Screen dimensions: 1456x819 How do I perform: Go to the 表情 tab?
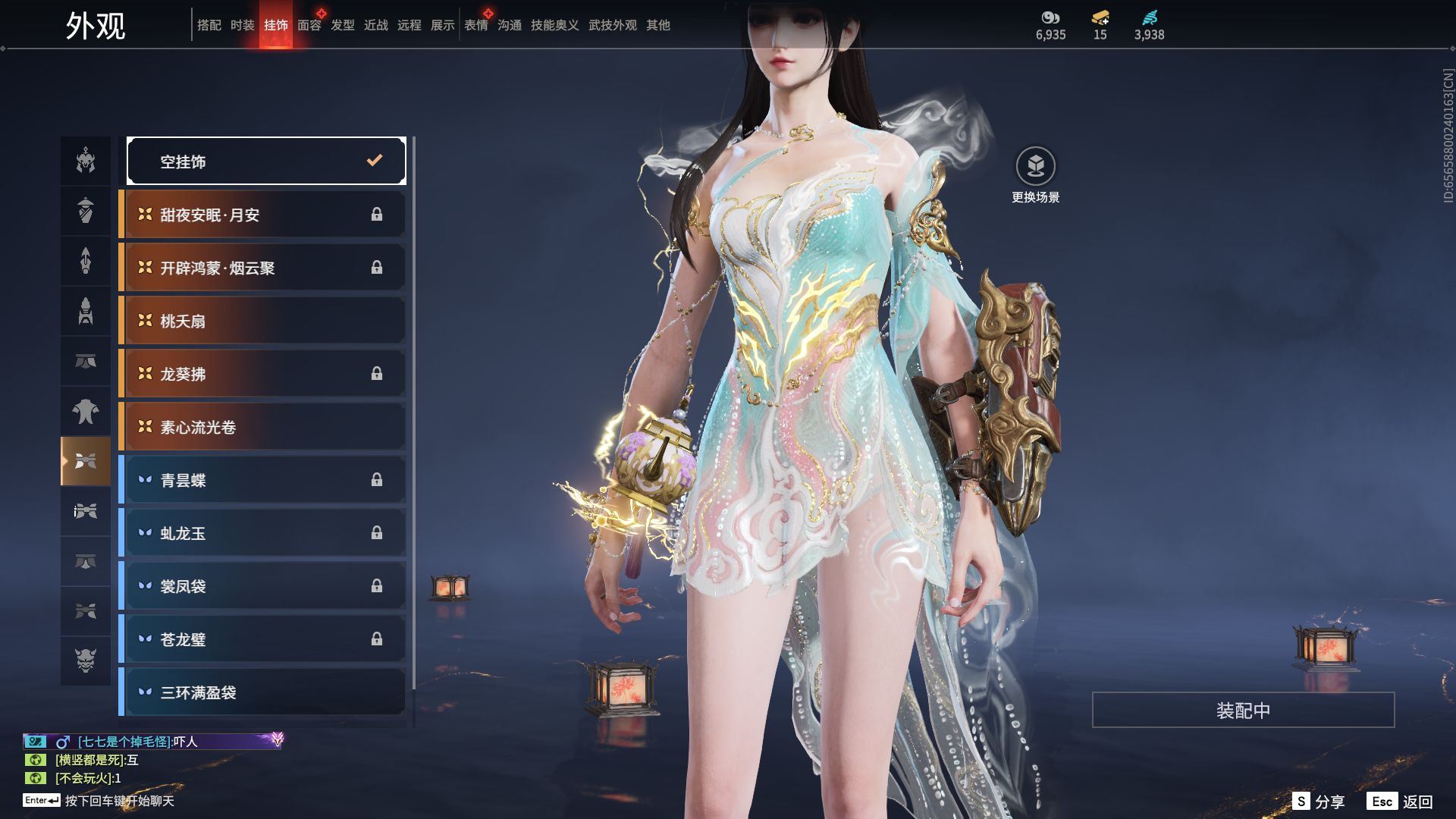476,25
